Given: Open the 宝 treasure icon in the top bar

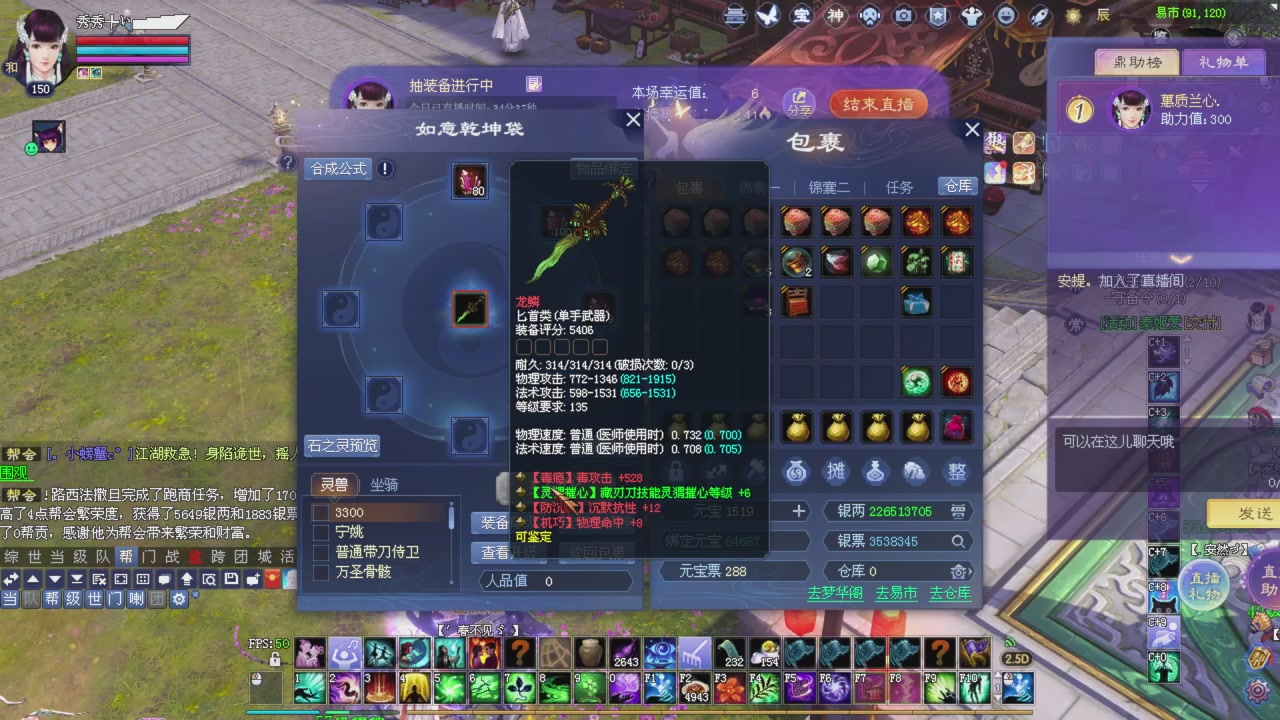Looking at the screenshot, I should (x=800, y=17).
